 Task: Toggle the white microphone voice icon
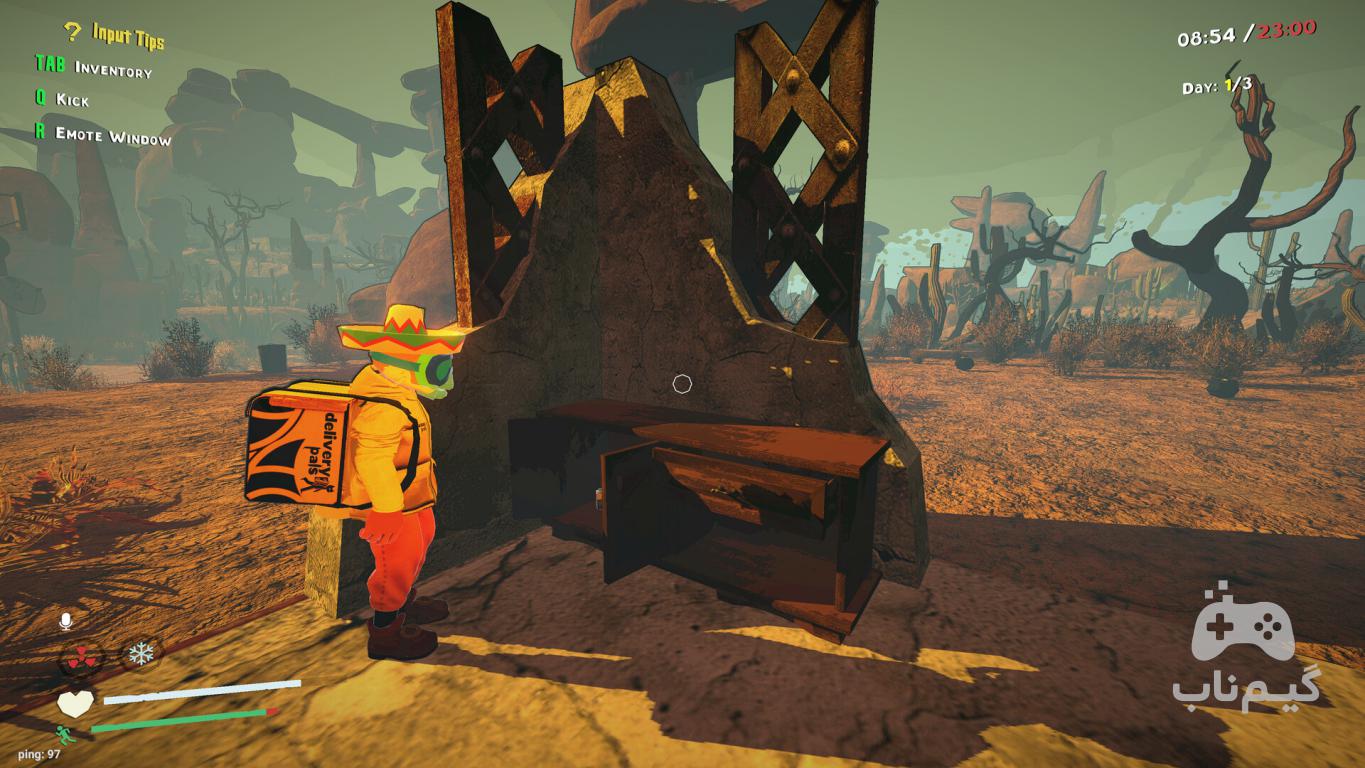(x=66, y=622)
